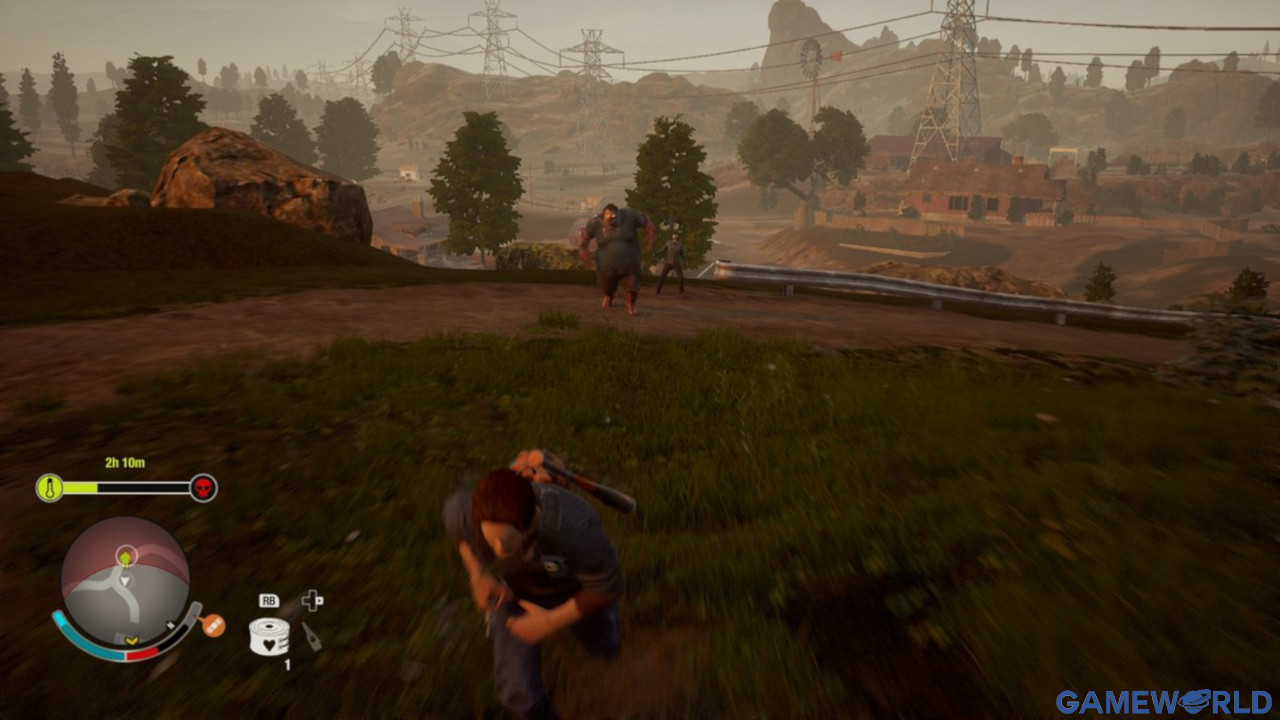Click the green thermometer plague icon
The width and height of the screenshot is (1280, 720).
coord(49,488)
